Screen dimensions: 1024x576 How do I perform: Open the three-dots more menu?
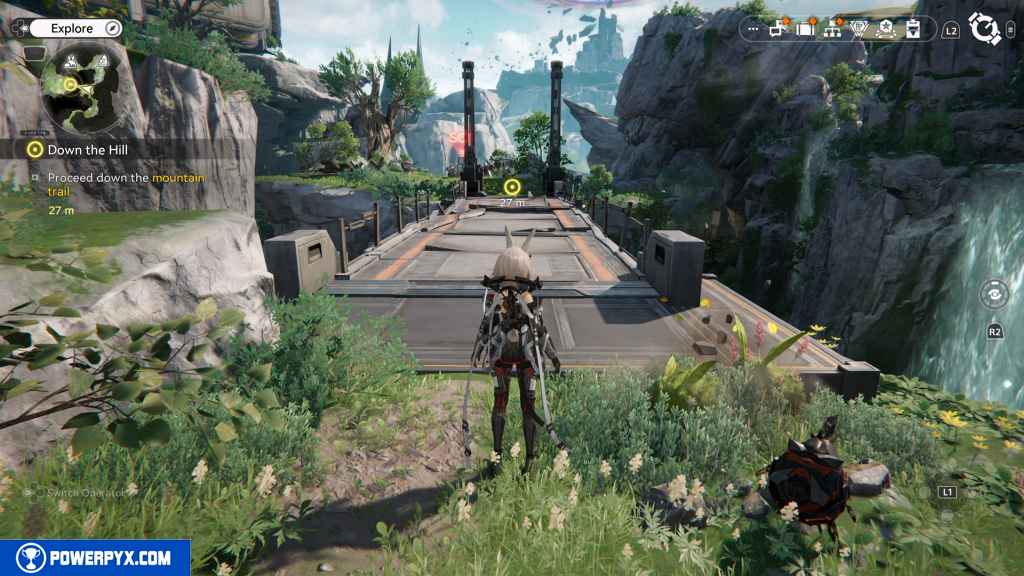(x=754, y=30)
